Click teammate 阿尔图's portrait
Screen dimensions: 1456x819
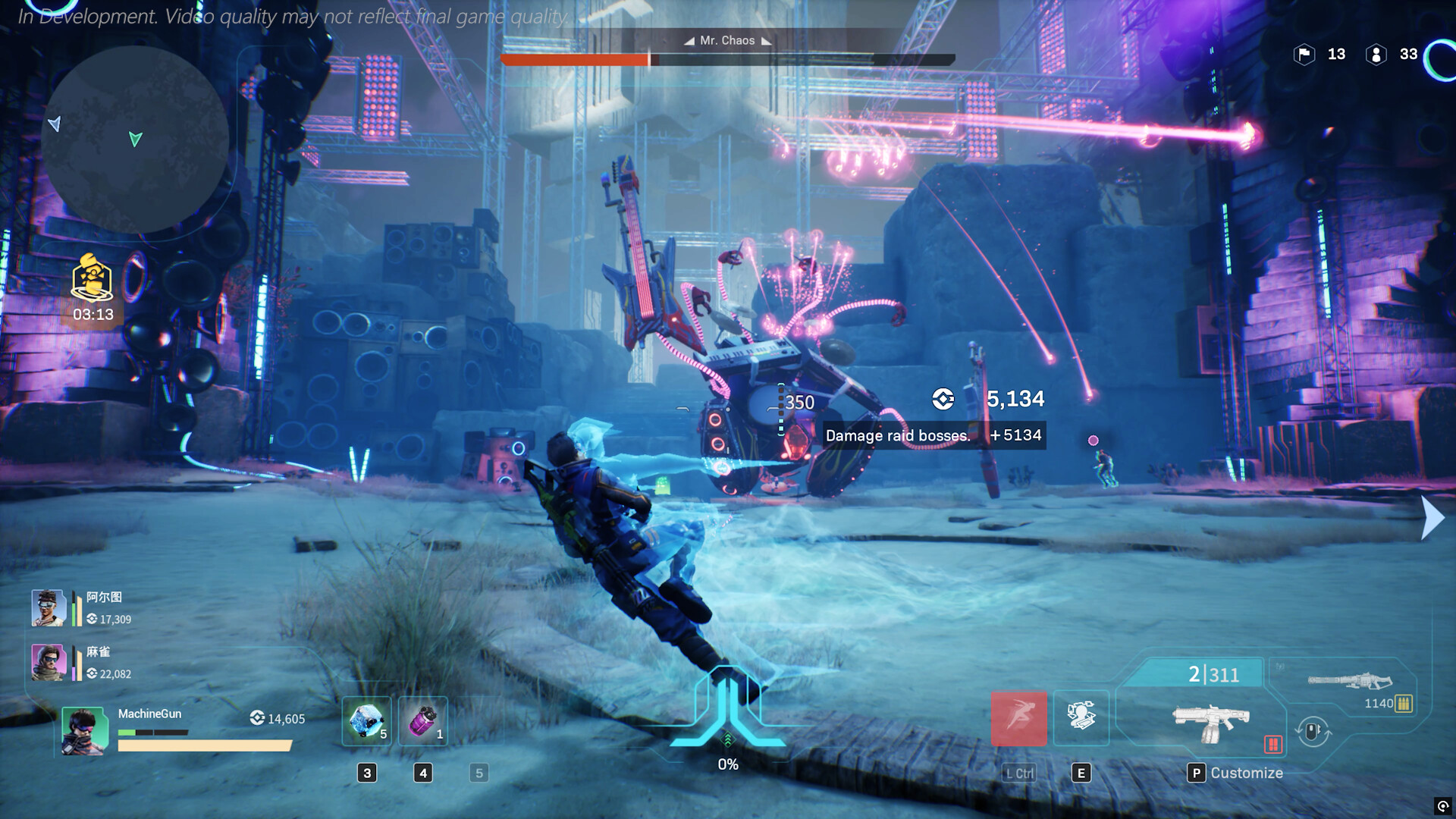click(x=49, y=607)
